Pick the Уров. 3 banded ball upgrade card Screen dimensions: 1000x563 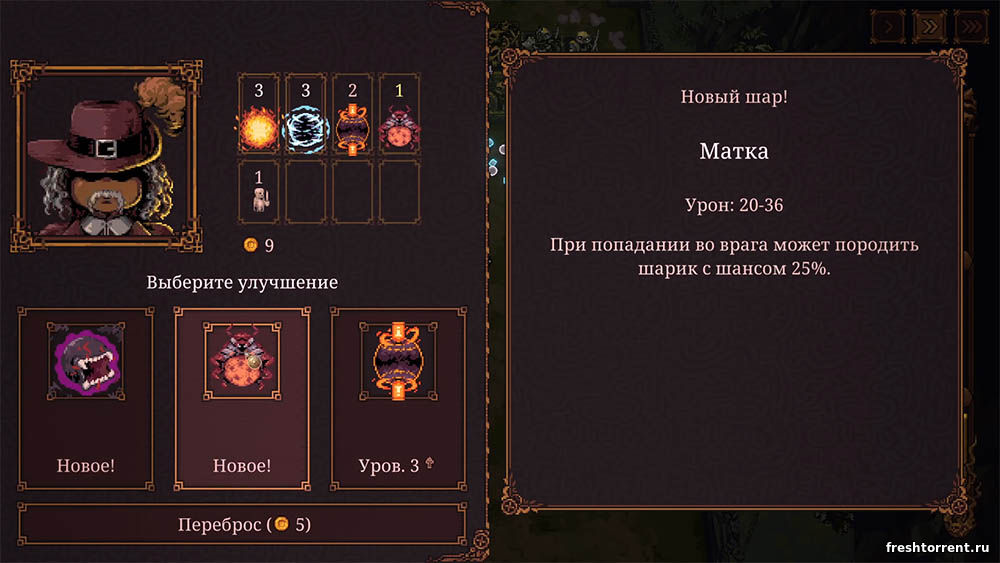398,398
